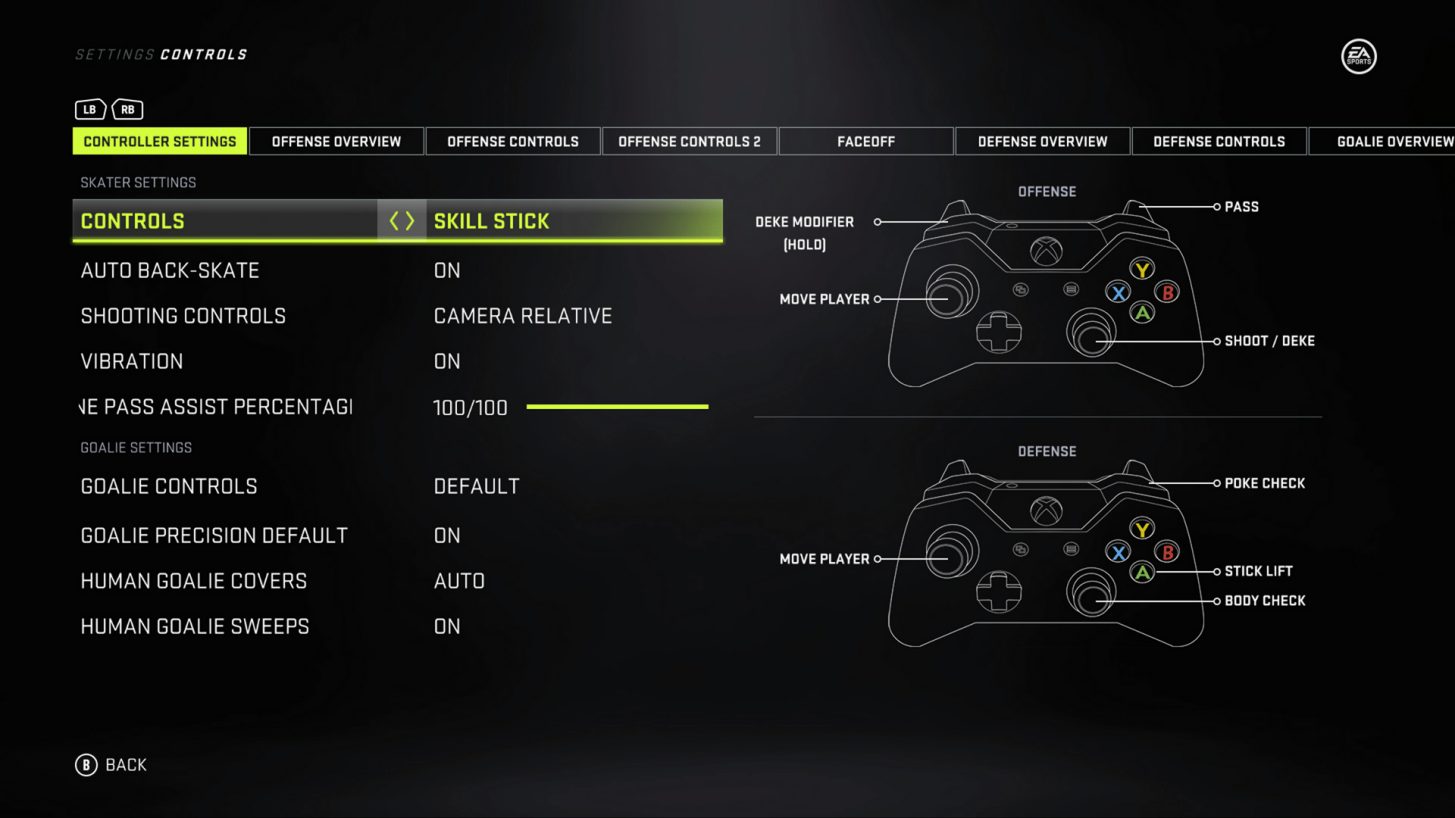Click the EA Sports logo
1455x818 pixels.
pyautogui.click(x=1358, y=57)
